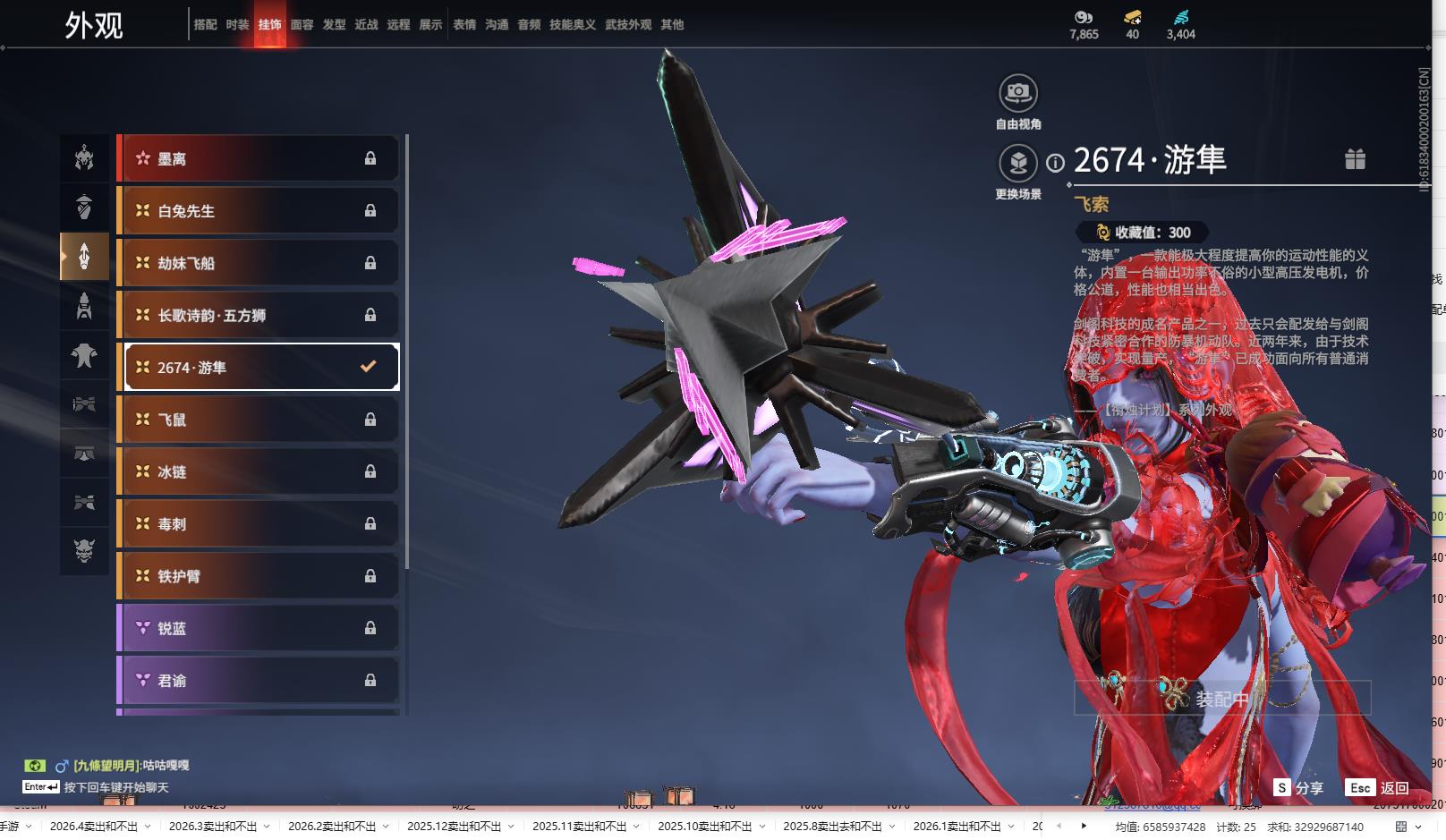Open the 2026.4卖出和不出 spreadsheet sheet tab
The width and height of the screenshot is (1446, 840).
pos(94,827)
